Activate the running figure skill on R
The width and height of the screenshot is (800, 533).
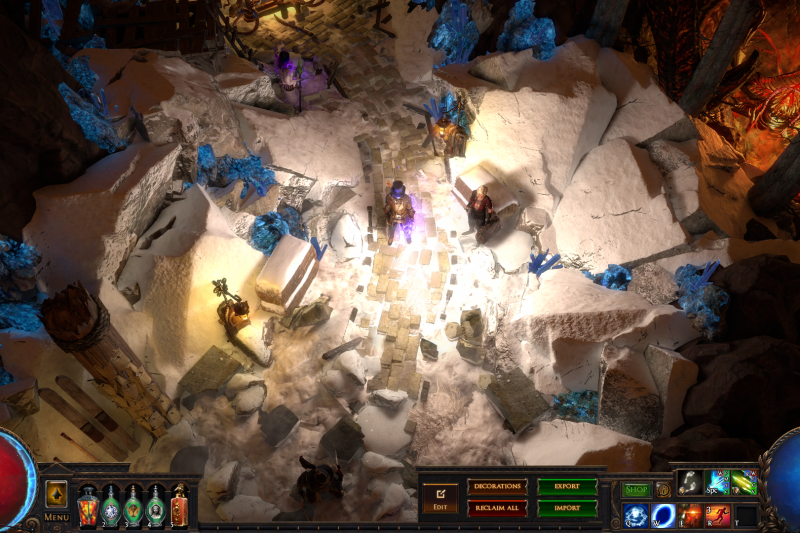[x=718, y=515]
